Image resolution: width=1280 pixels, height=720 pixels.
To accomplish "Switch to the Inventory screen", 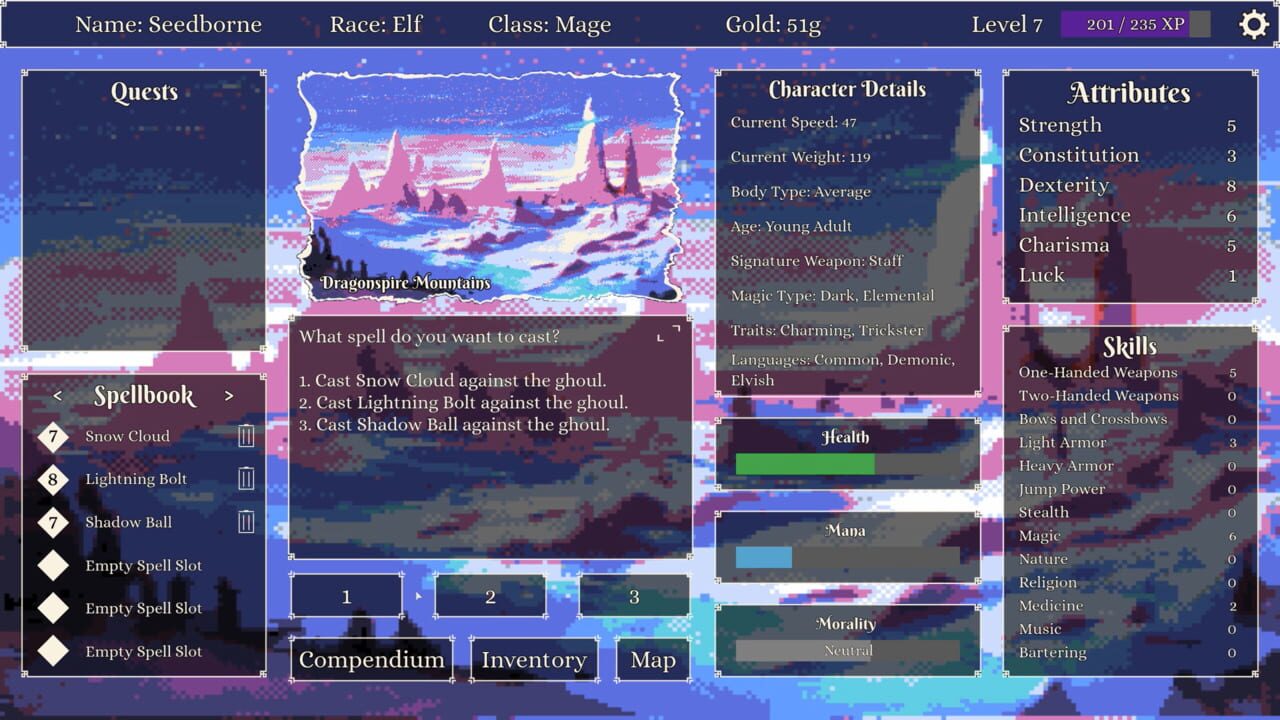I will click(534, 659).
